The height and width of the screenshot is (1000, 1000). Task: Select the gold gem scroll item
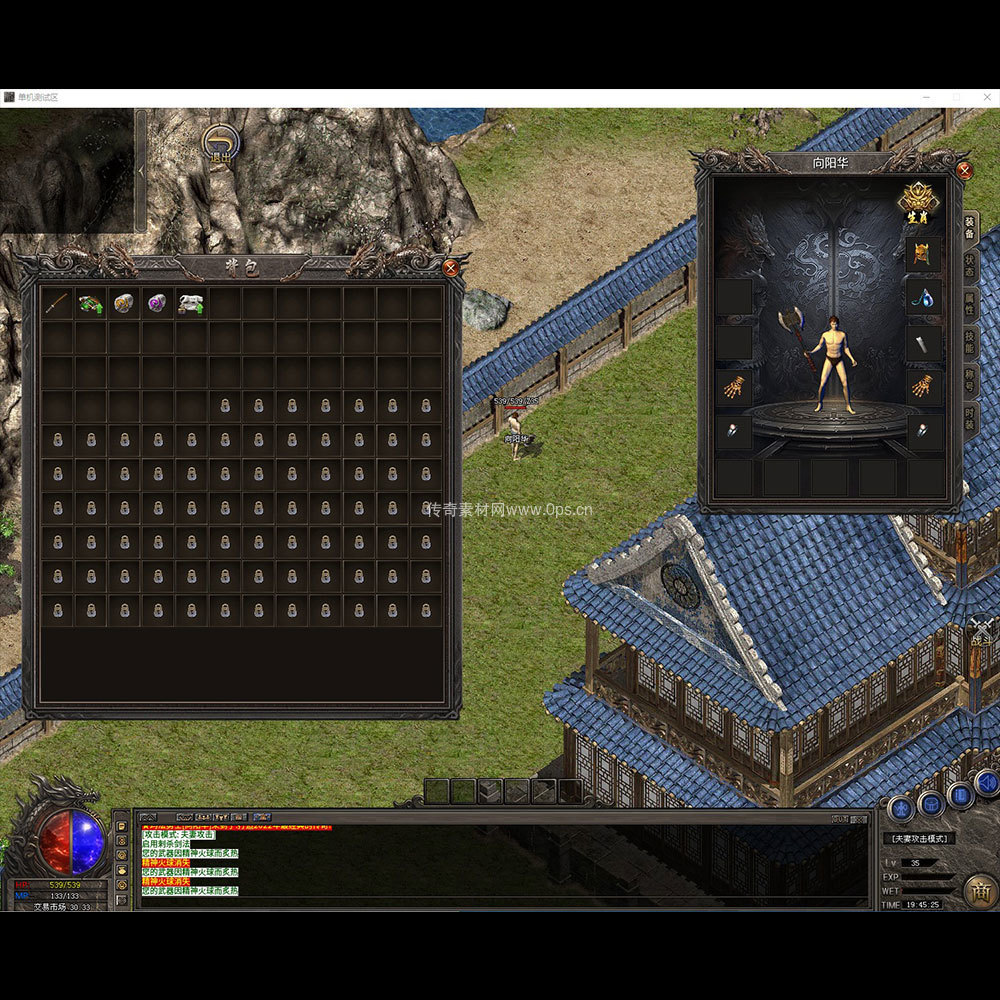tap(124, 303)
